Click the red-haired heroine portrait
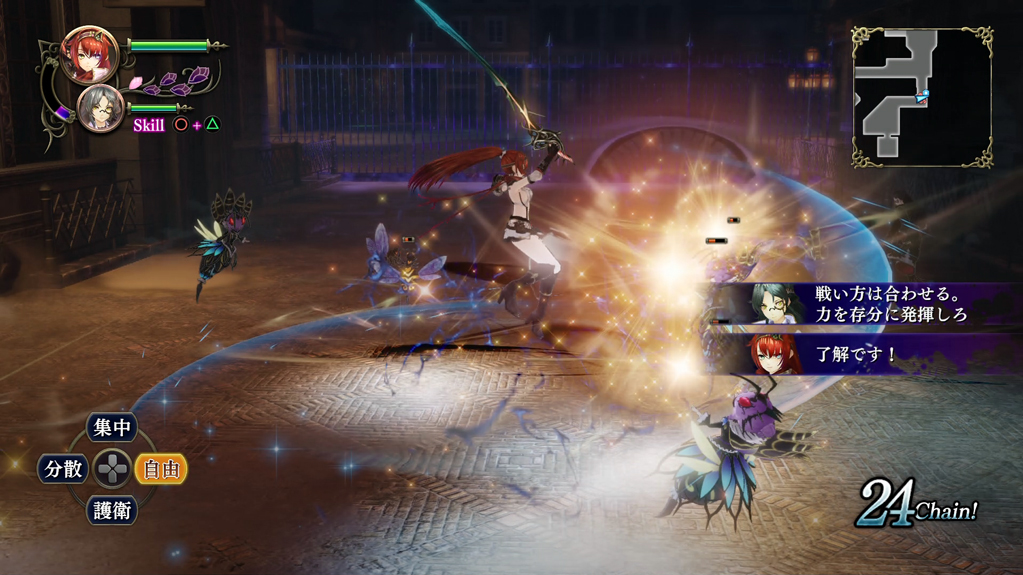This screenshot has height=575, width=1023. [x=89, y=53]
